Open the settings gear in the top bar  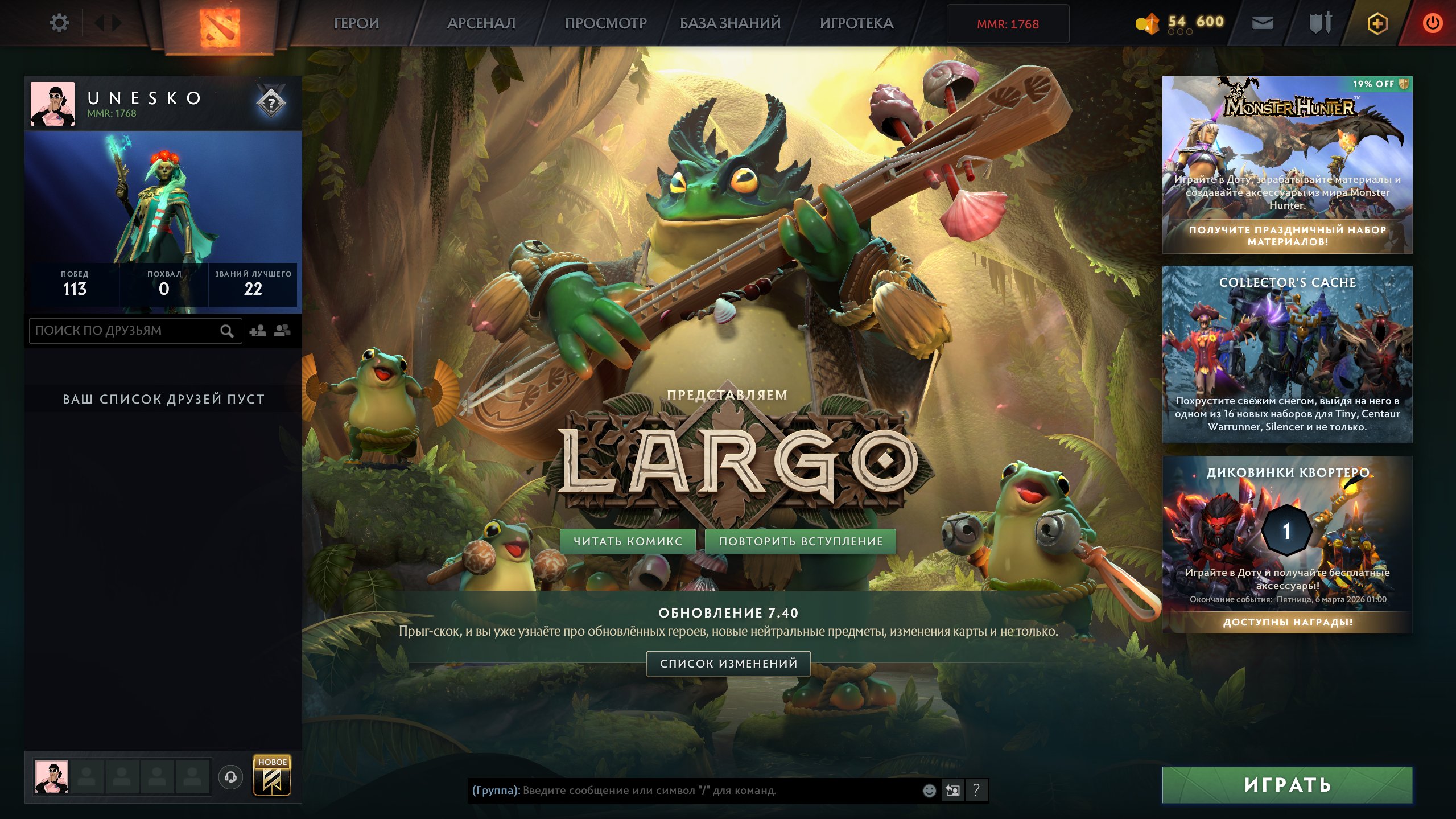59,22
